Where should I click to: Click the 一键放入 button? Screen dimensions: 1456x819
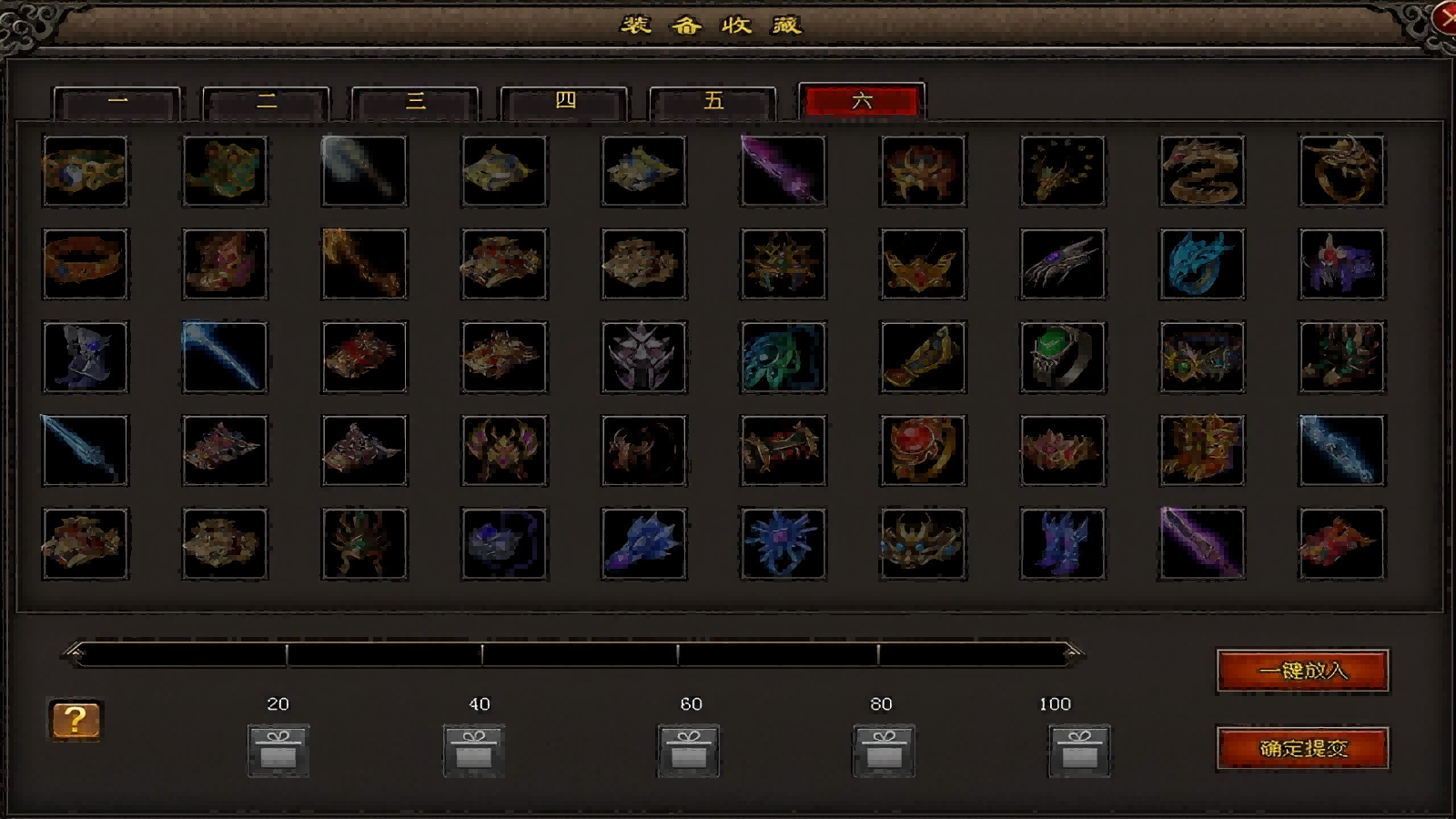tap(1302, 671)
